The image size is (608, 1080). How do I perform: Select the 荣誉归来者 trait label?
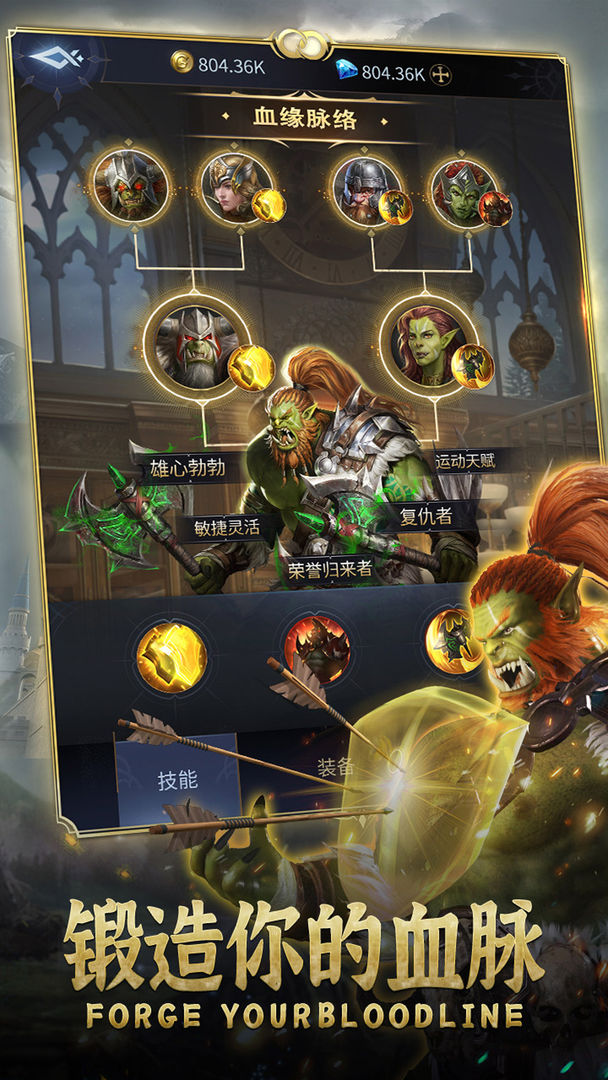click(330, 570)
